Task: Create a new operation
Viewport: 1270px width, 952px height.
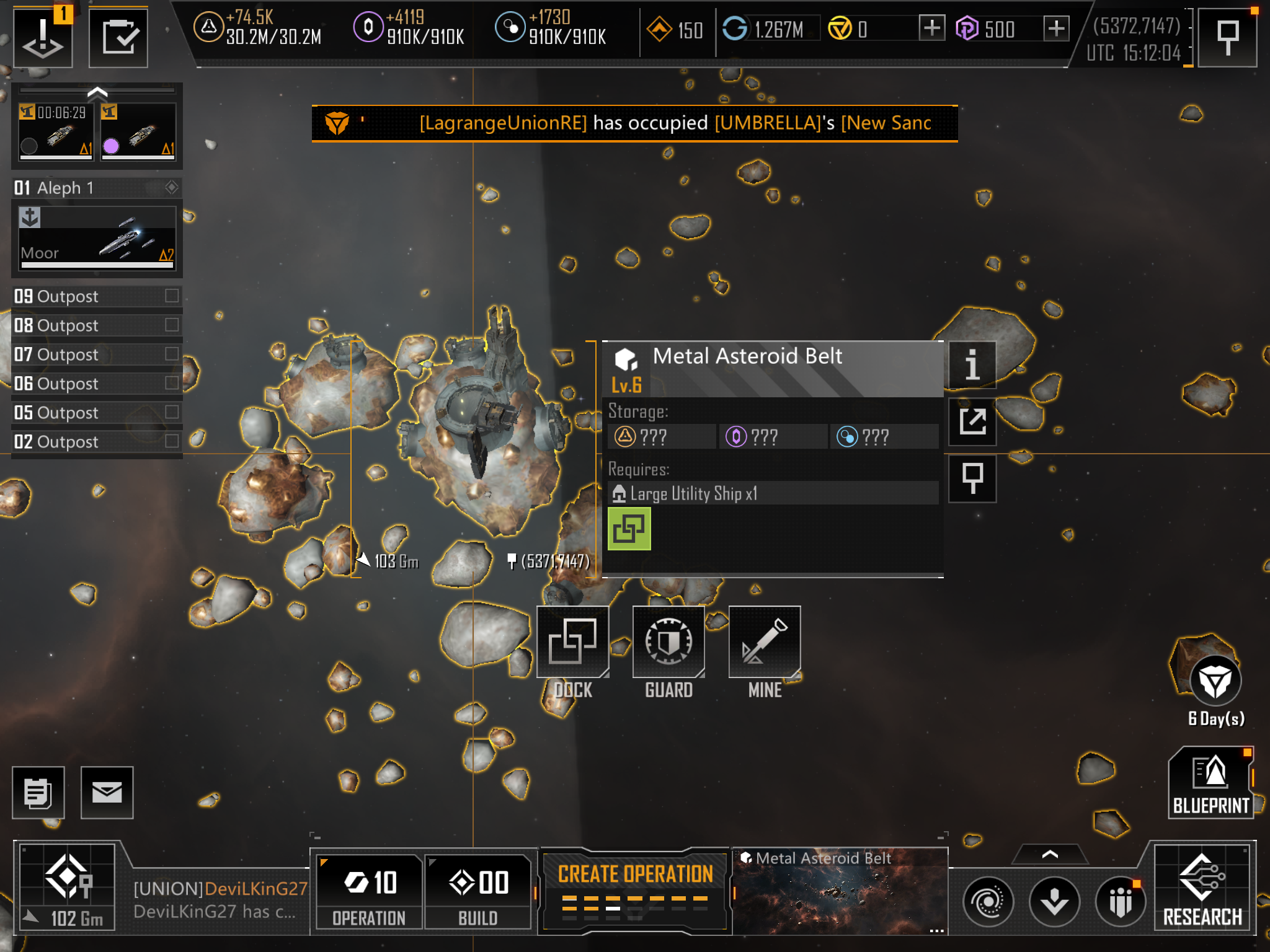Action: (635, 888)
